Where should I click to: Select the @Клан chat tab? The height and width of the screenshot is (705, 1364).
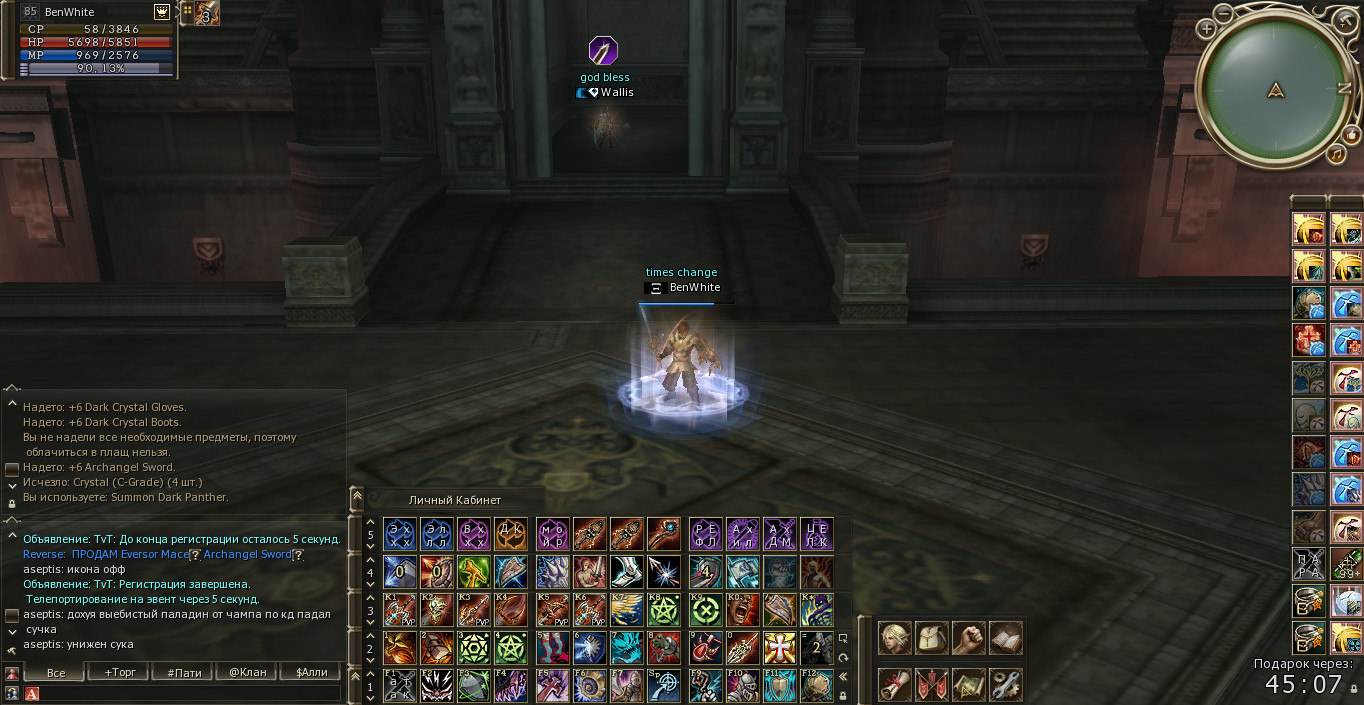[248, 672]
